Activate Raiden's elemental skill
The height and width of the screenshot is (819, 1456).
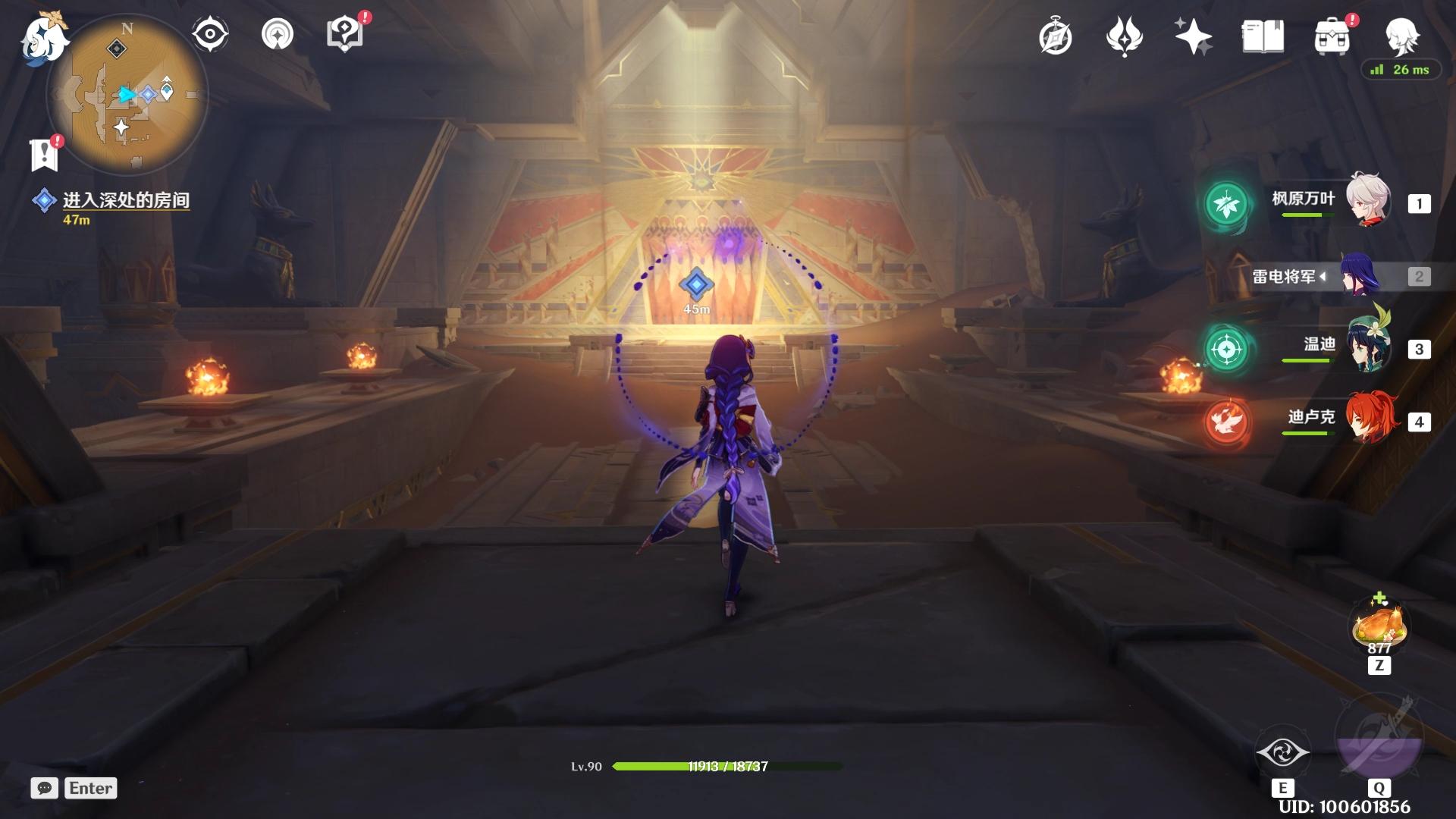coord(1282,753)
